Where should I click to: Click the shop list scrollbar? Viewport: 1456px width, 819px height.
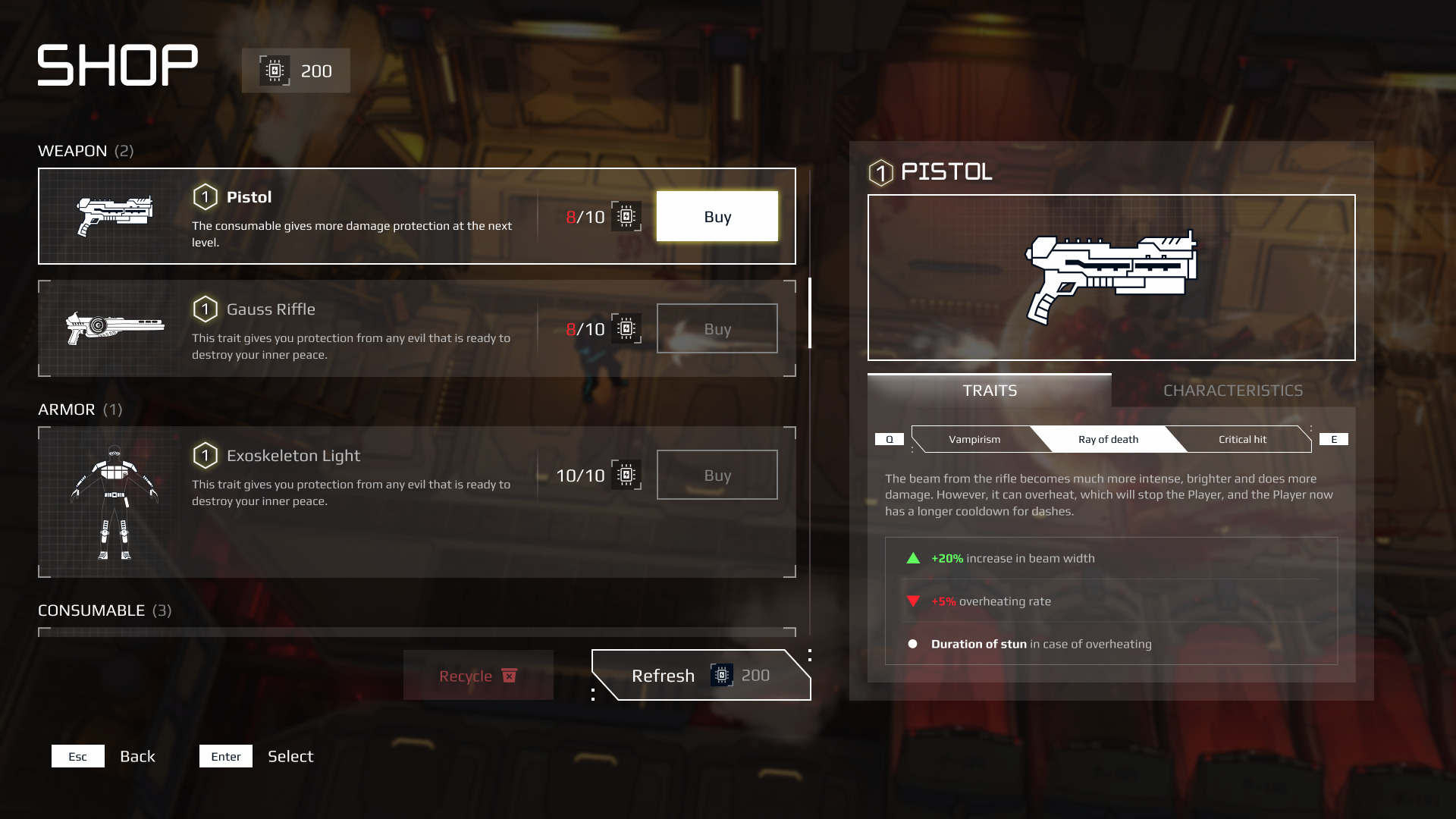(810, 312)
